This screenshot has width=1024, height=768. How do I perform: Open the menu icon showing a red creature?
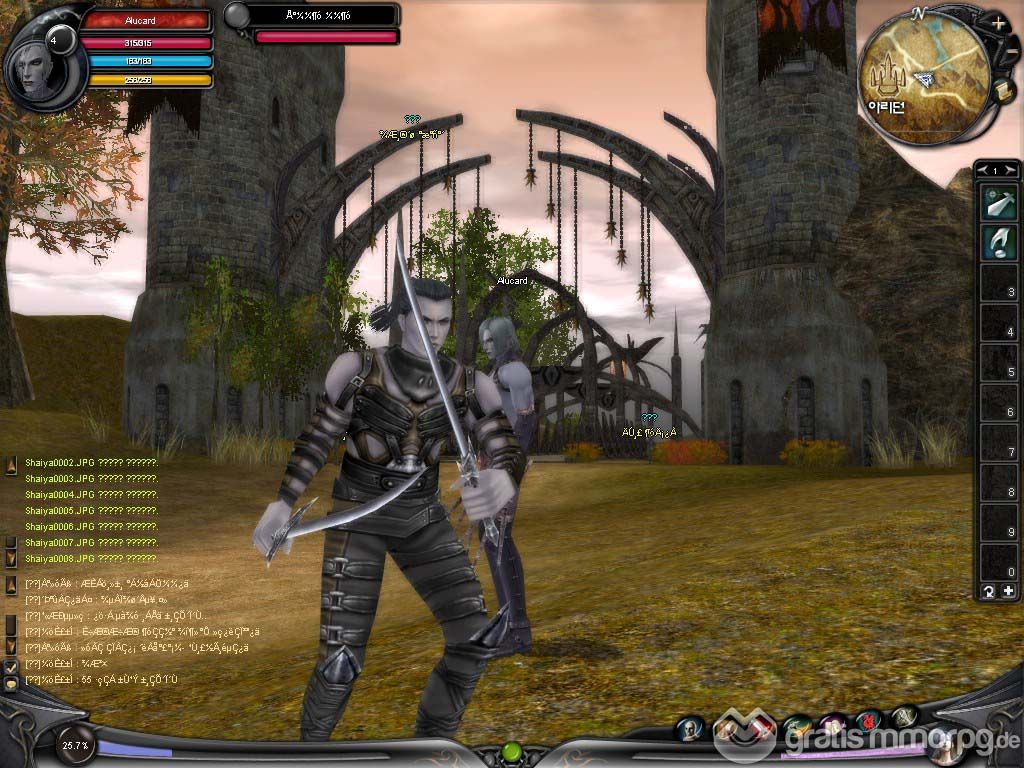click(870, 721)
